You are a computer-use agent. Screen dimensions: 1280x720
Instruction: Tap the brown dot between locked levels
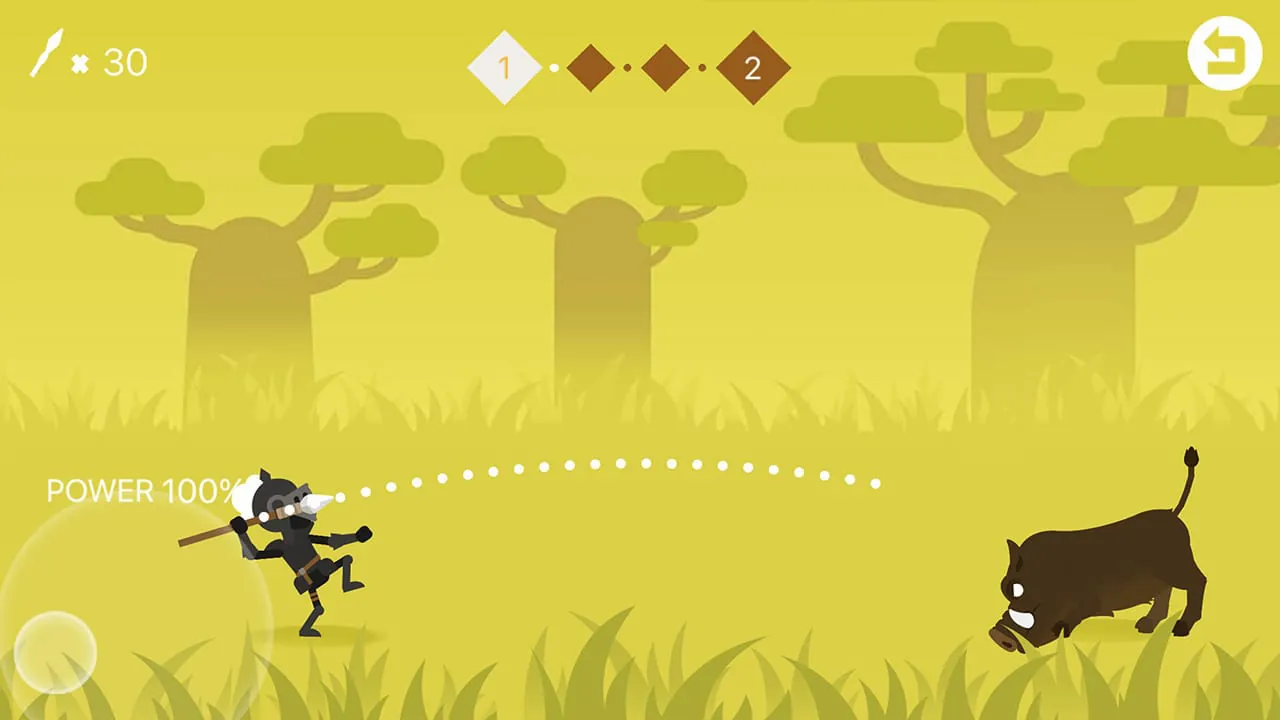pos(627,67)
